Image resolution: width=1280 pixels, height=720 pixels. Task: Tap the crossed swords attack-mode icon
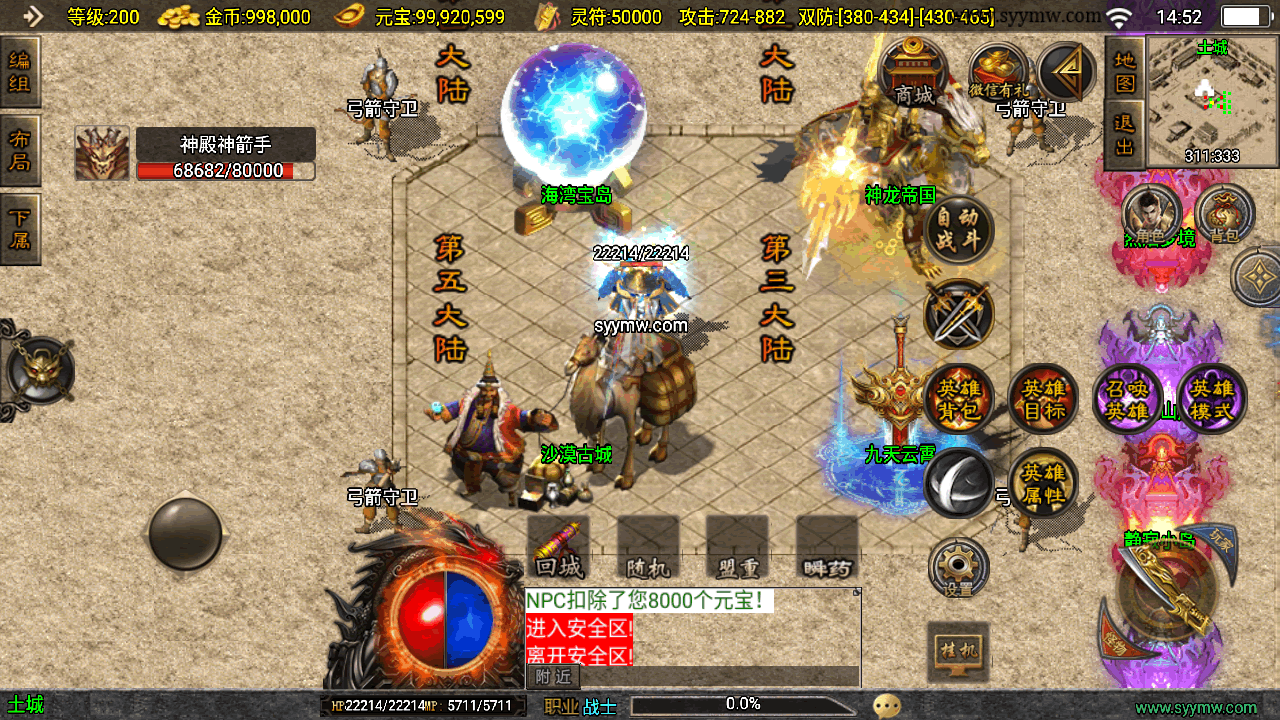point(959,314)
